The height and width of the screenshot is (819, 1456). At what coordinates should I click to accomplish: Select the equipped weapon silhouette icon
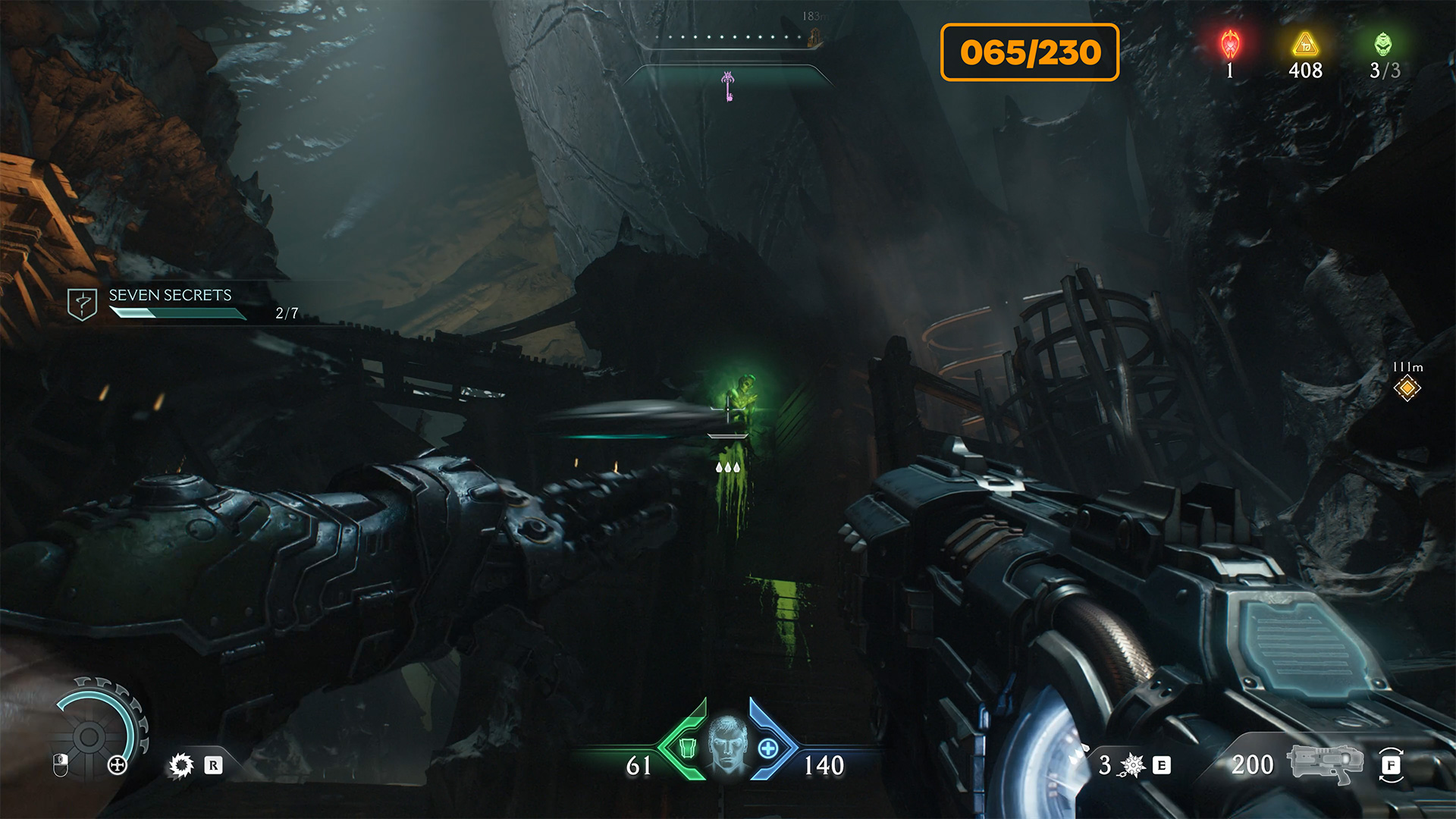click(x=1324, y=763)
